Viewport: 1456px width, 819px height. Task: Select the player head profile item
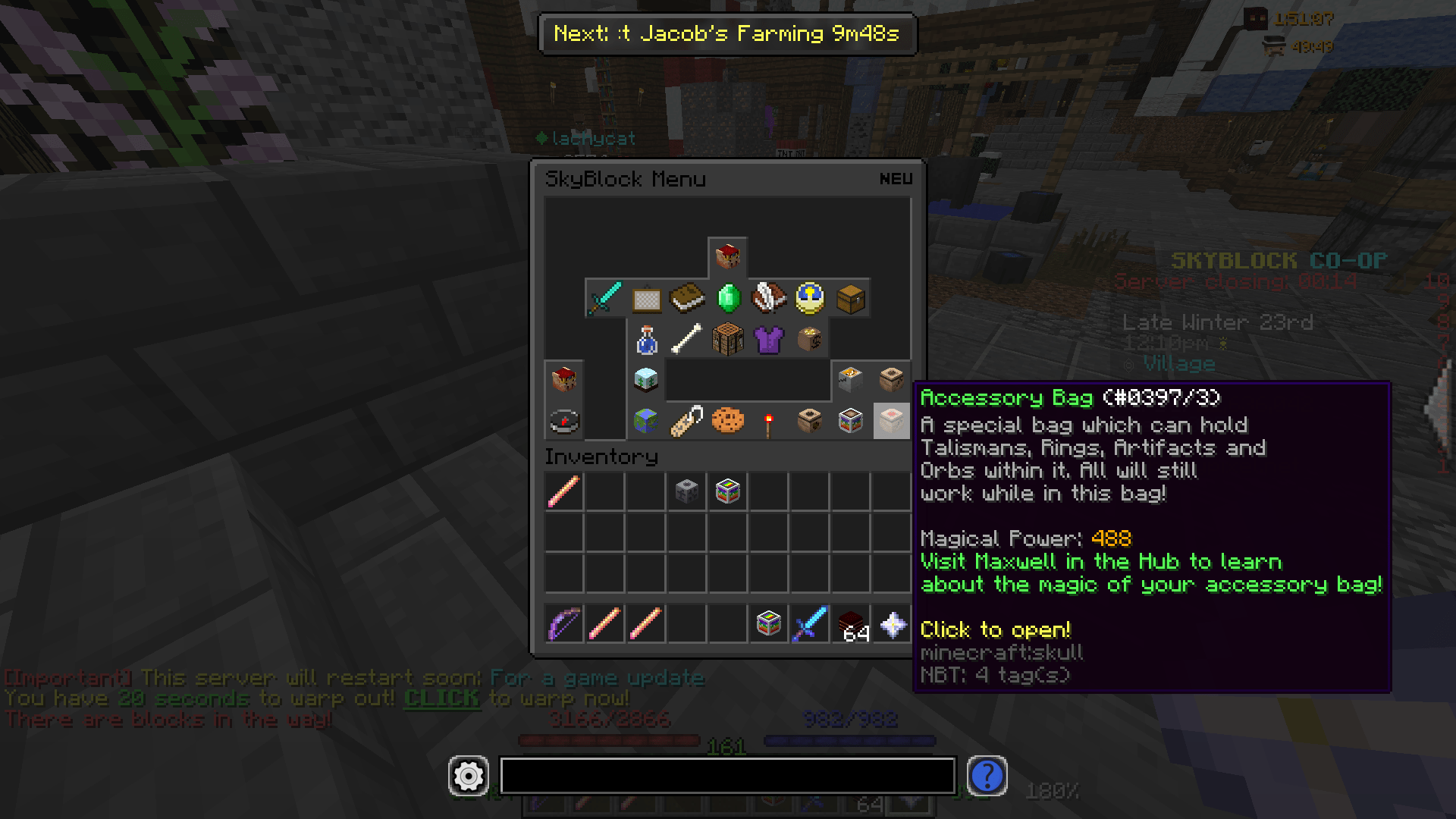727,256
